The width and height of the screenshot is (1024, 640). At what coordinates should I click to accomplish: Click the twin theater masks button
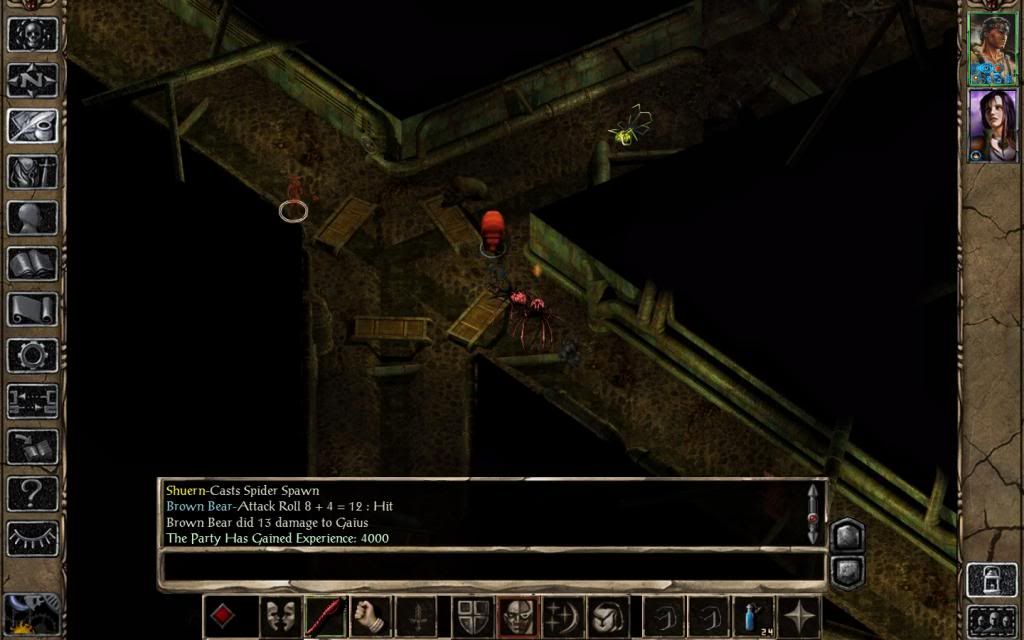279,616
